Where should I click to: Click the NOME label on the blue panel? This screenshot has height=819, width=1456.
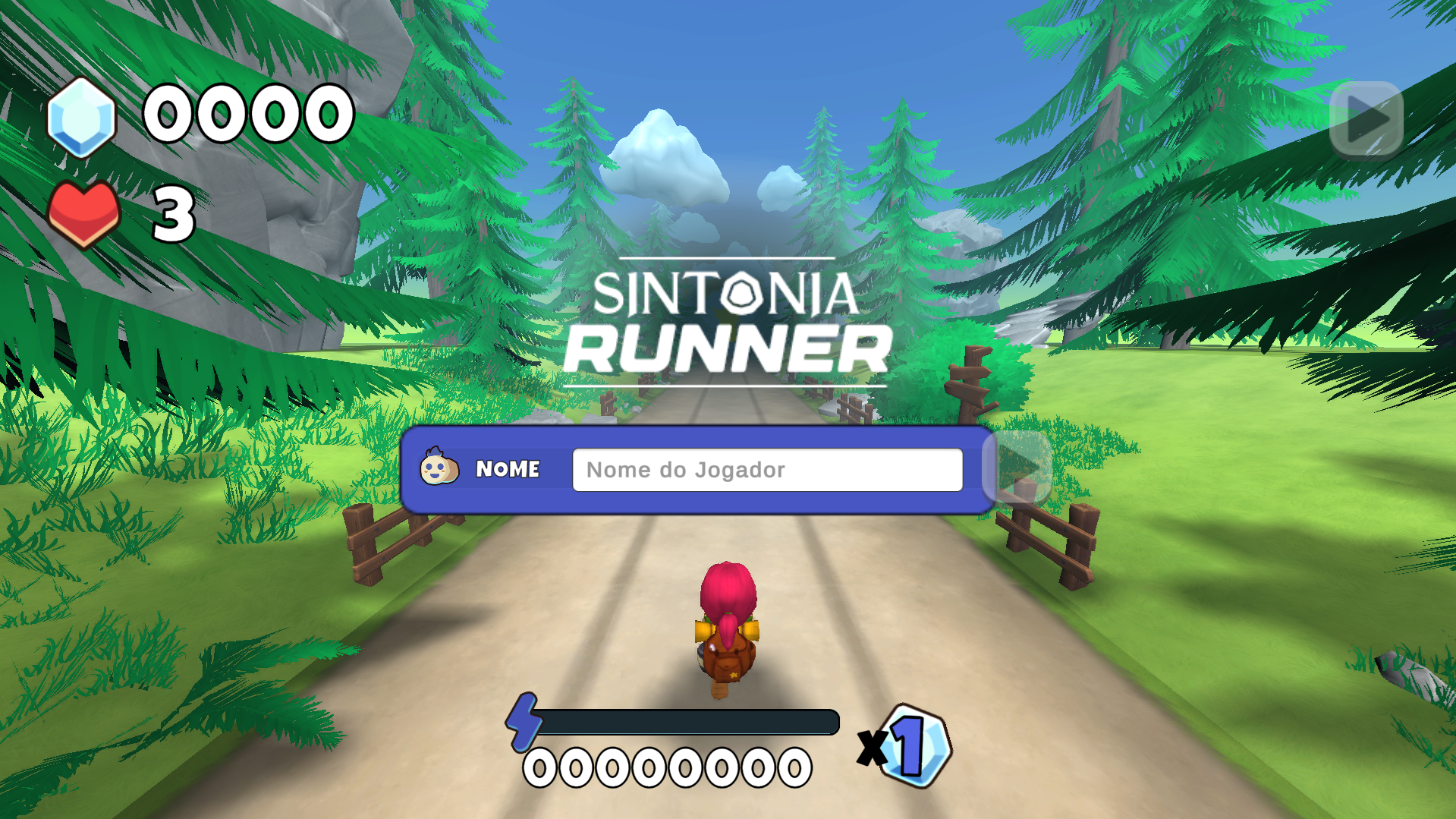point(507,470)
